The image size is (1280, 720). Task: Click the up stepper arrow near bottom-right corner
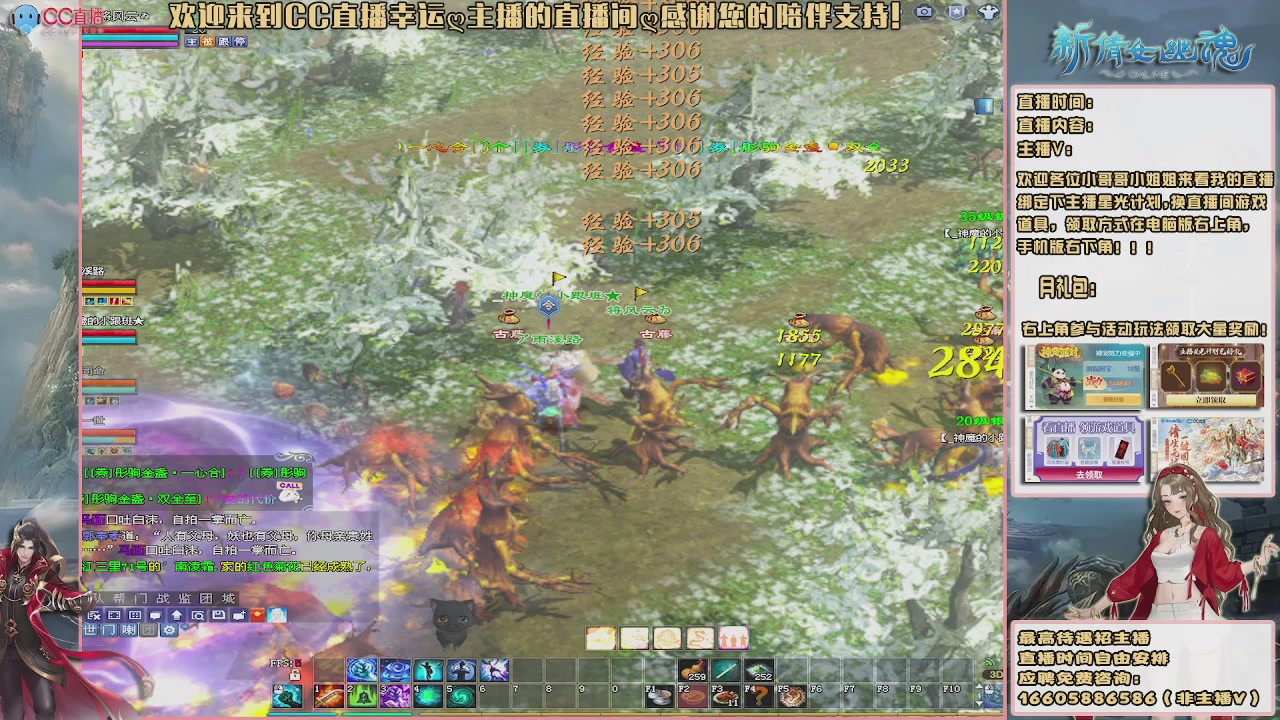click(979, 686)
